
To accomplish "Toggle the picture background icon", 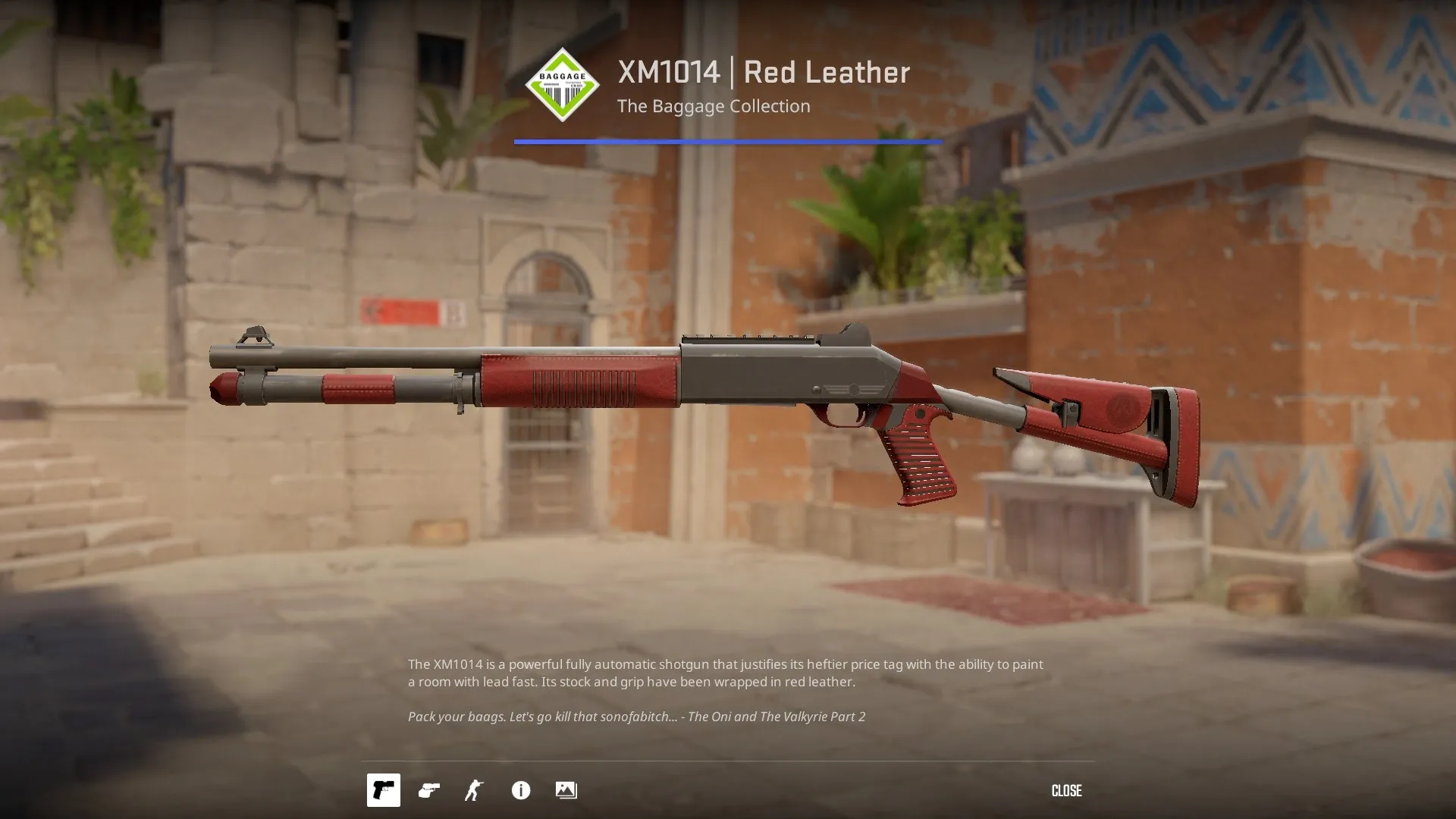I will [x=566, y=790].
